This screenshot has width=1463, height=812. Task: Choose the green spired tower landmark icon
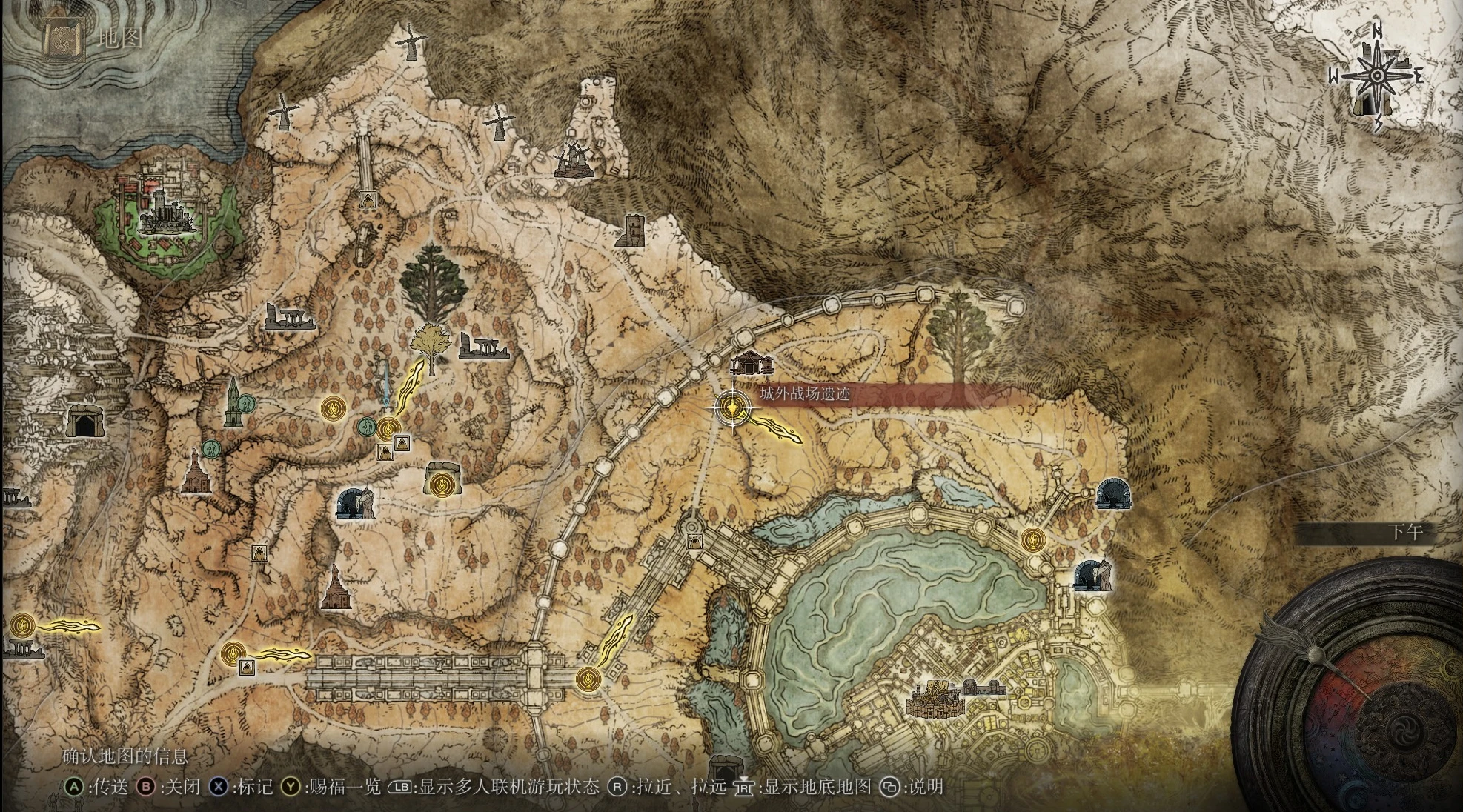pyautogui.click(x=233, y=402)
